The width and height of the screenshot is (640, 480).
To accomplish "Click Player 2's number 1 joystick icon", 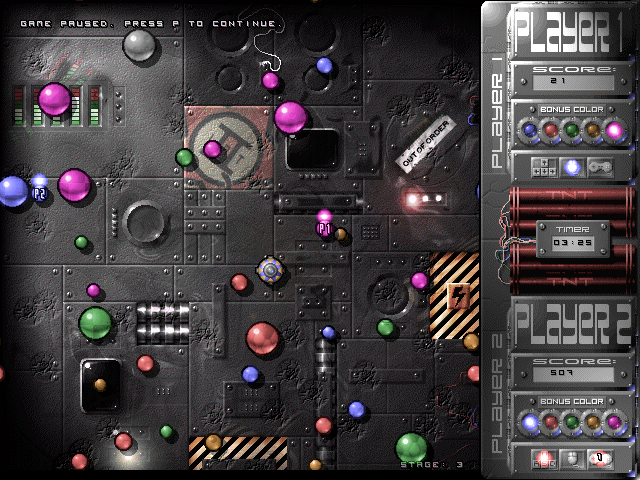I will (600, 459).
